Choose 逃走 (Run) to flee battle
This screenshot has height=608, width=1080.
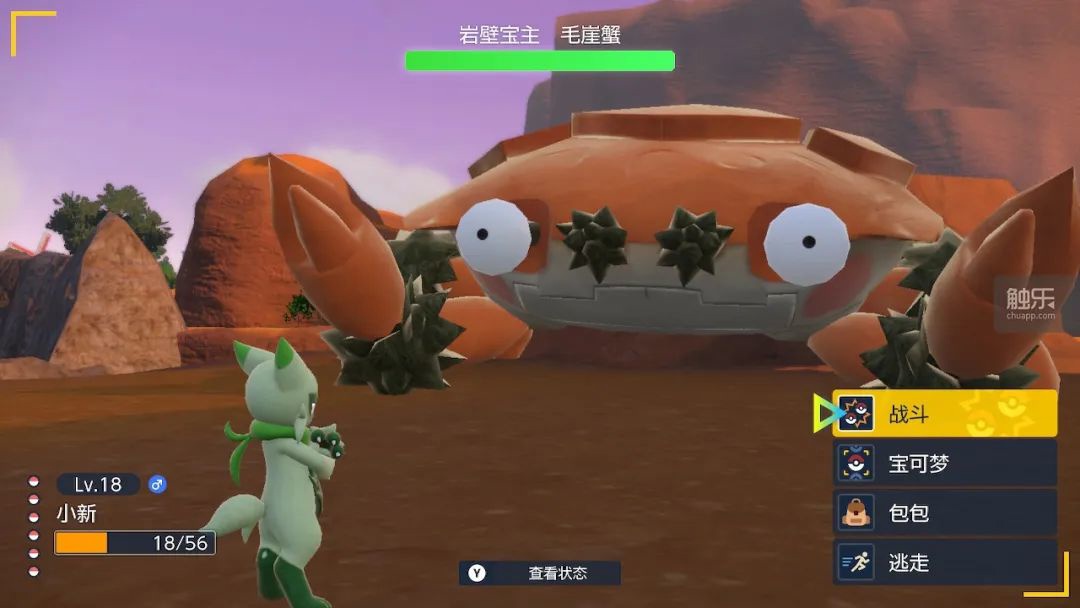tap(944, 563)
